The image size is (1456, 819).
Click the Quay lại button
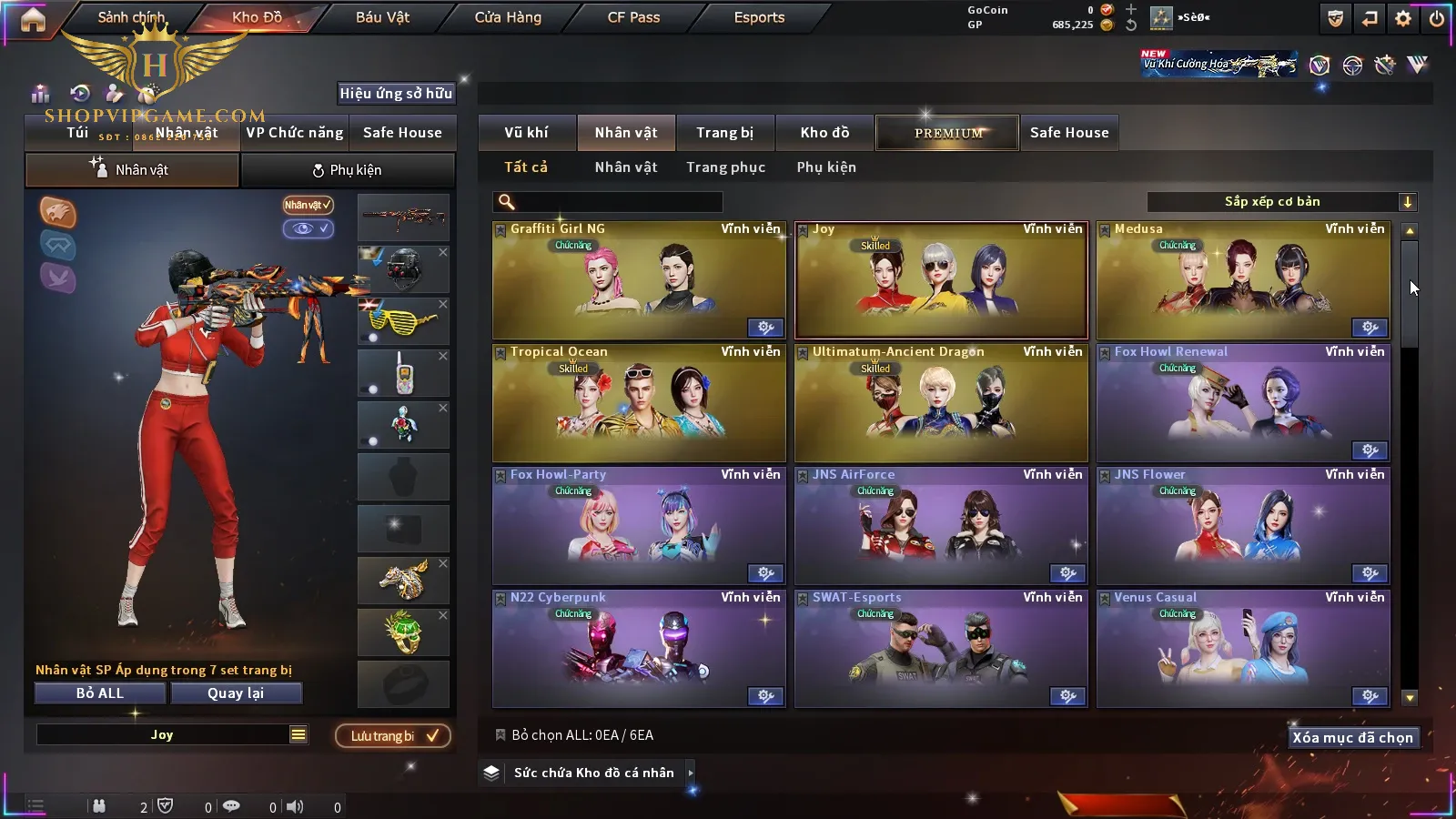[x=236, y=693]
